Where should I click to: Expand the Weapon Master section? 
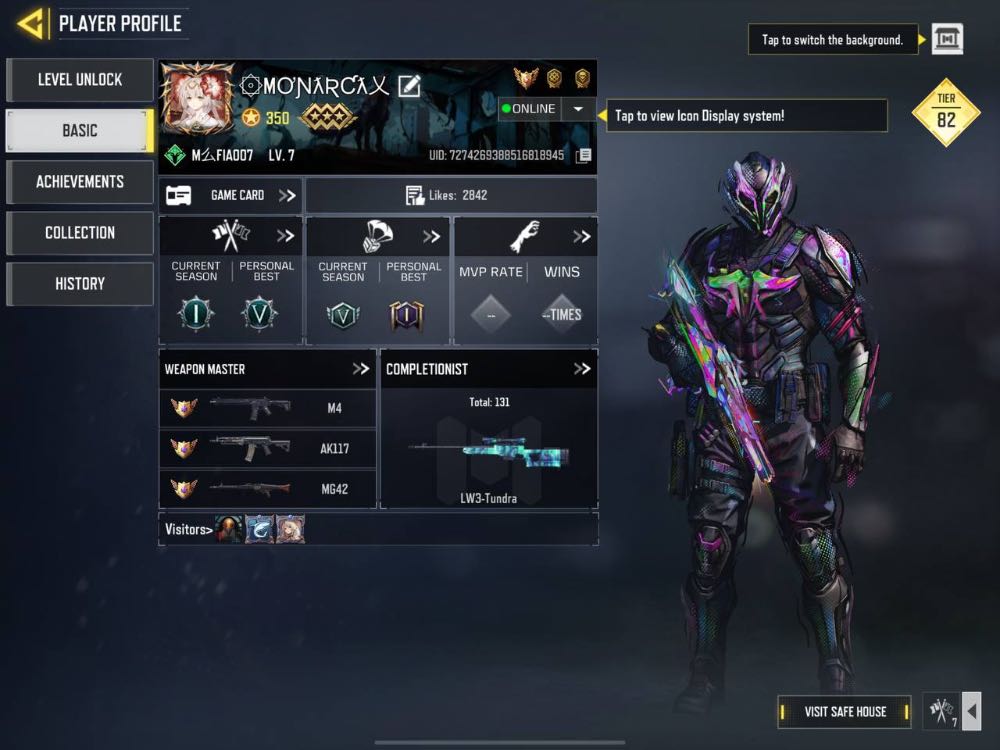(361, 369)
